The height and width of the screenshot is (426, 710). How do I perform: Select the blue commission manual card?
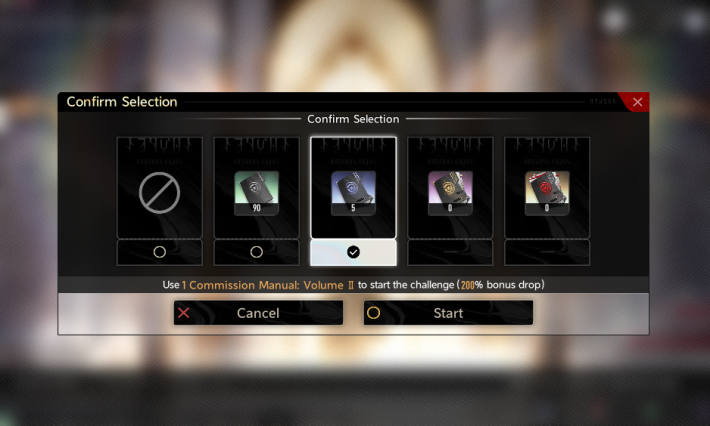pyautogui.click(x=353, y=188)
